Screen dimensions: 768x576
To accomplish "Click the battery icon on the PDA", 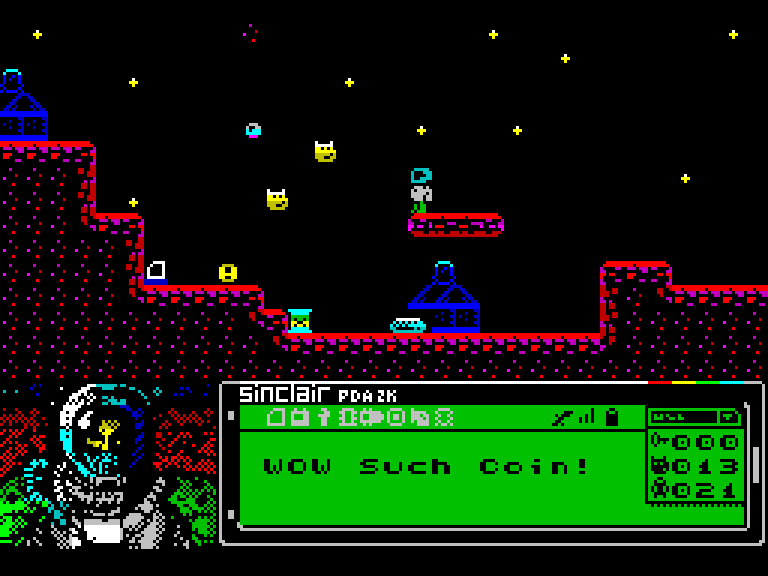I will pos(612,417).
